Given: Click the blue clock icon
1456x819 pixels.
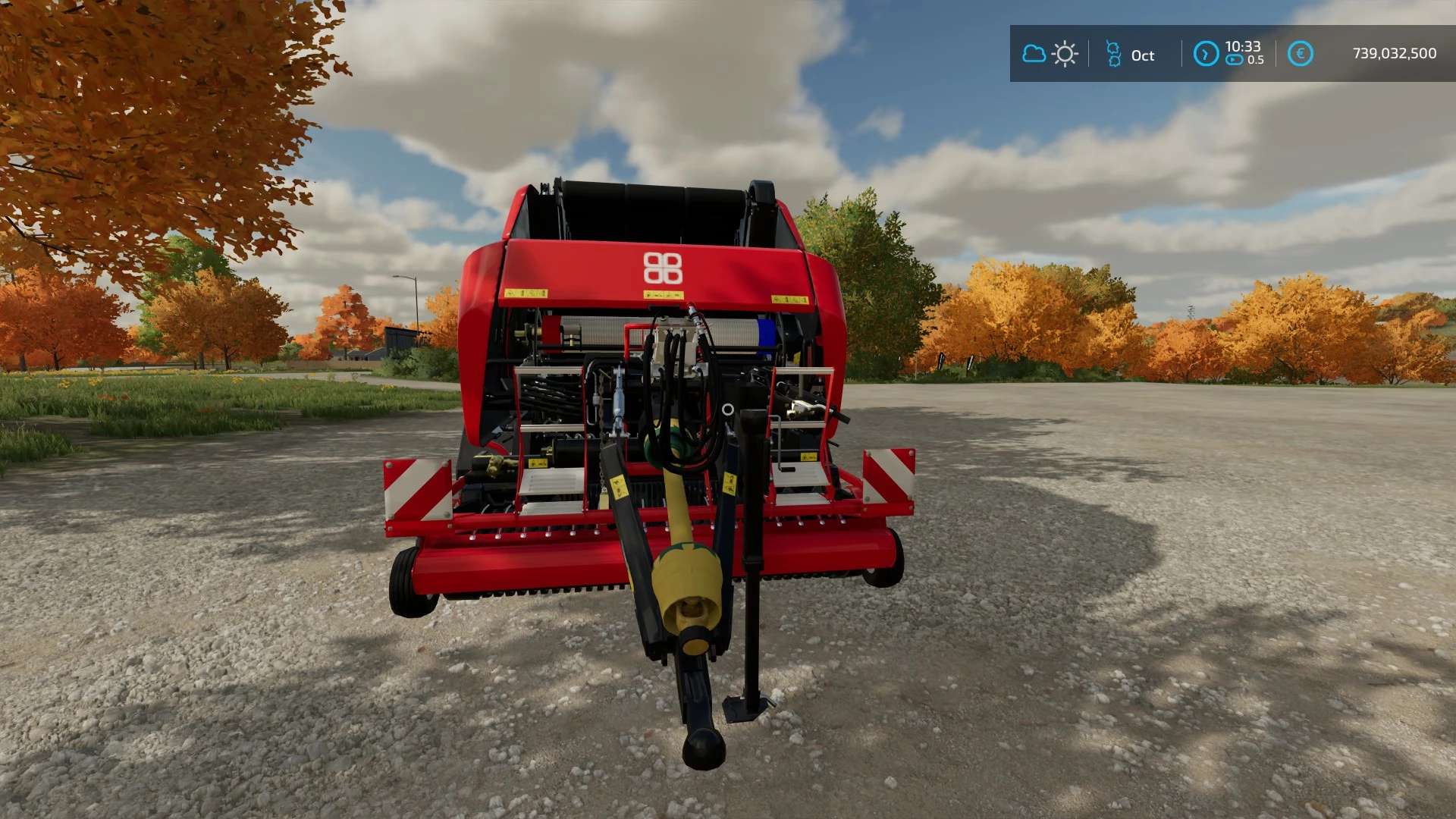Looking at the screenshot, I should (1206, 54).
